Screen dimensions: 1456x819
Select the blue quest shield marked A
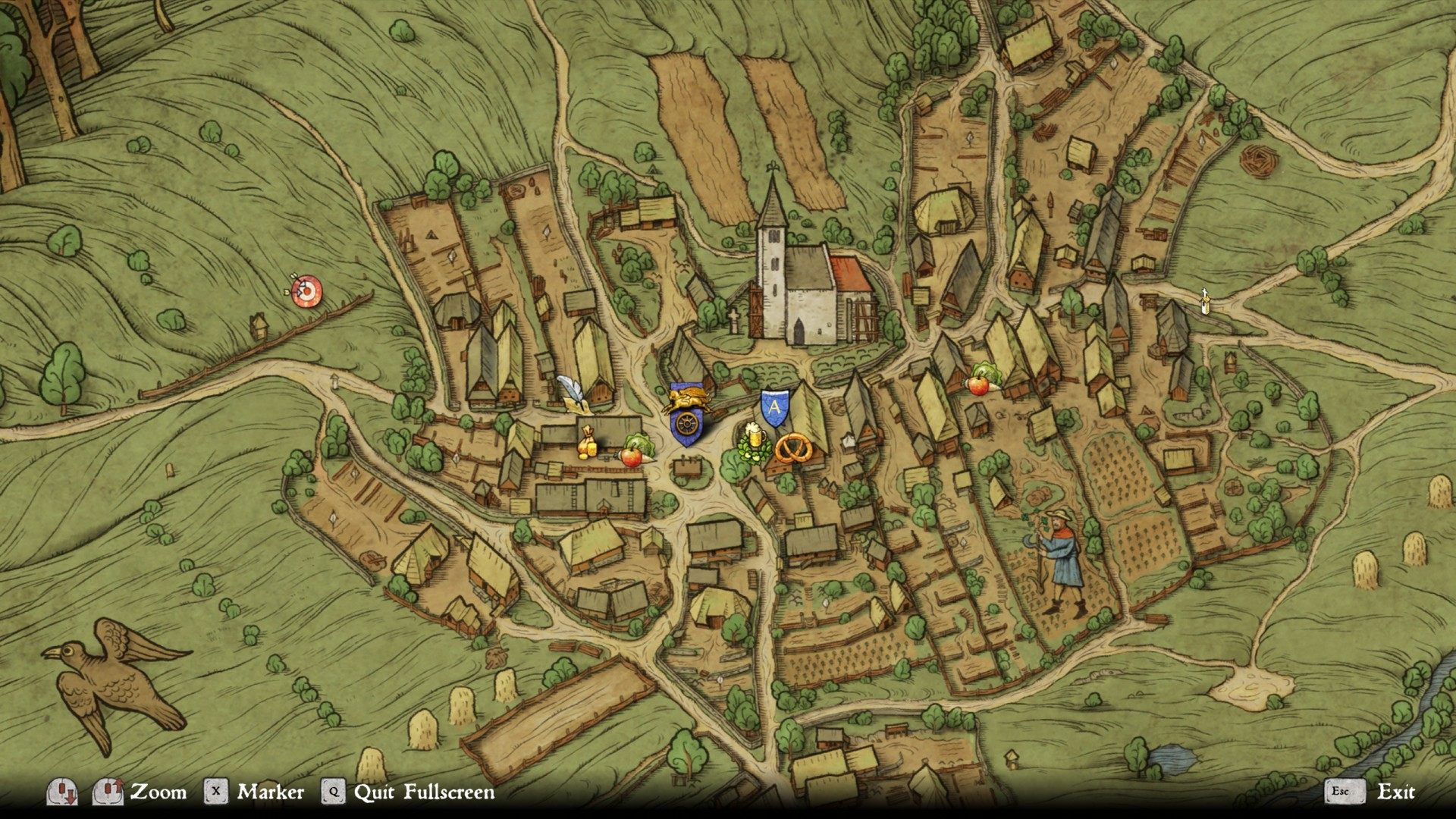tap(774, 407)
